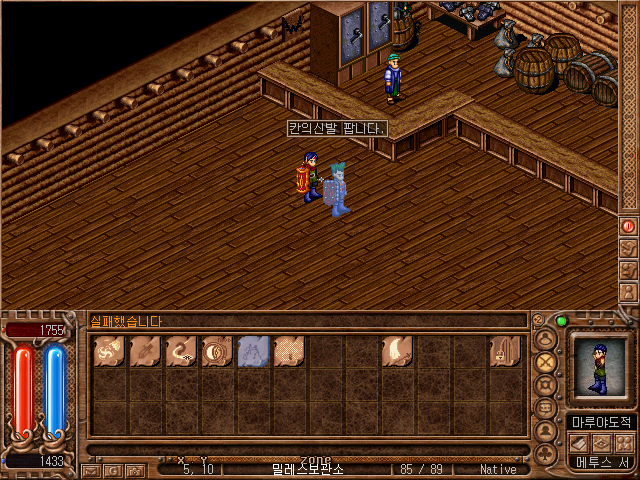
Task: Use the whip-arrow skill scroll
Action: 180,351
